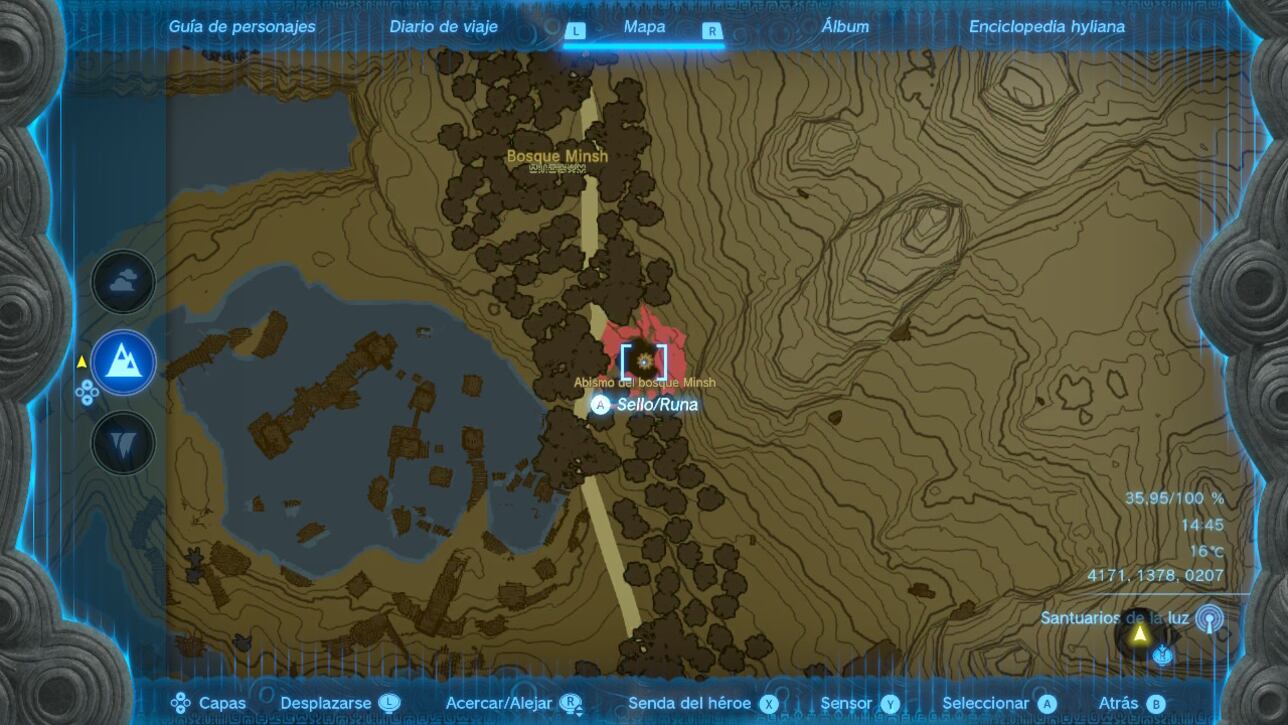The width and height of the screenshot is (1288, 725).
Task: Click the R shoulder button icon beside Mapa
Action: click(710, 31)
